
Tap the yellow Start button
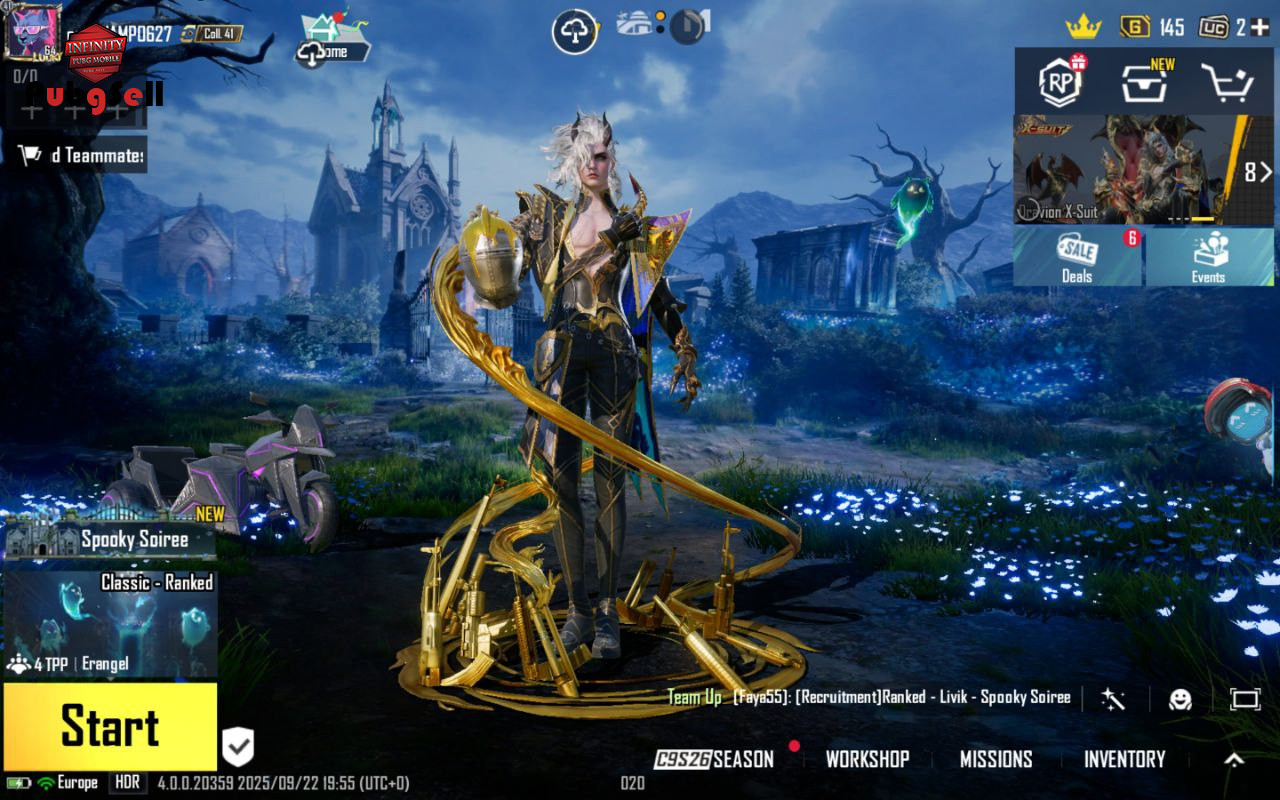tap(110, 727)
